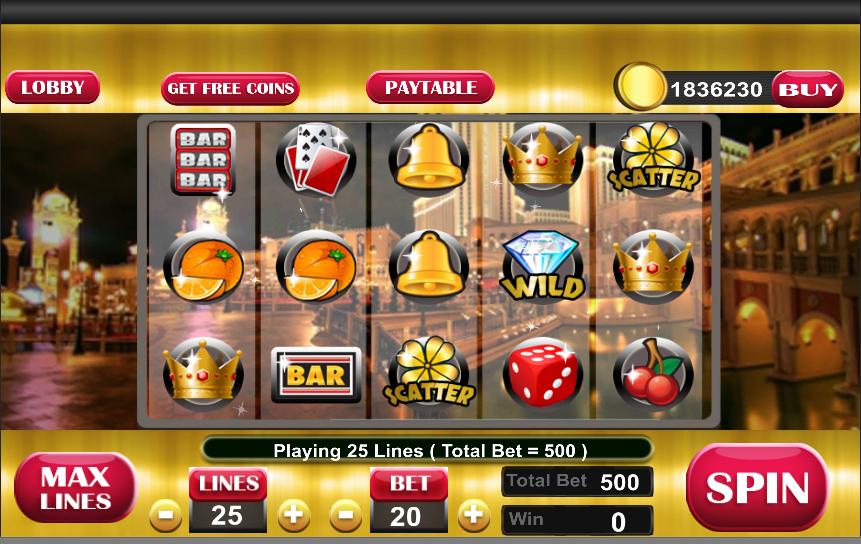The image size is (861, 544).
Task: Open the Paytable
Action: [430, 88]
